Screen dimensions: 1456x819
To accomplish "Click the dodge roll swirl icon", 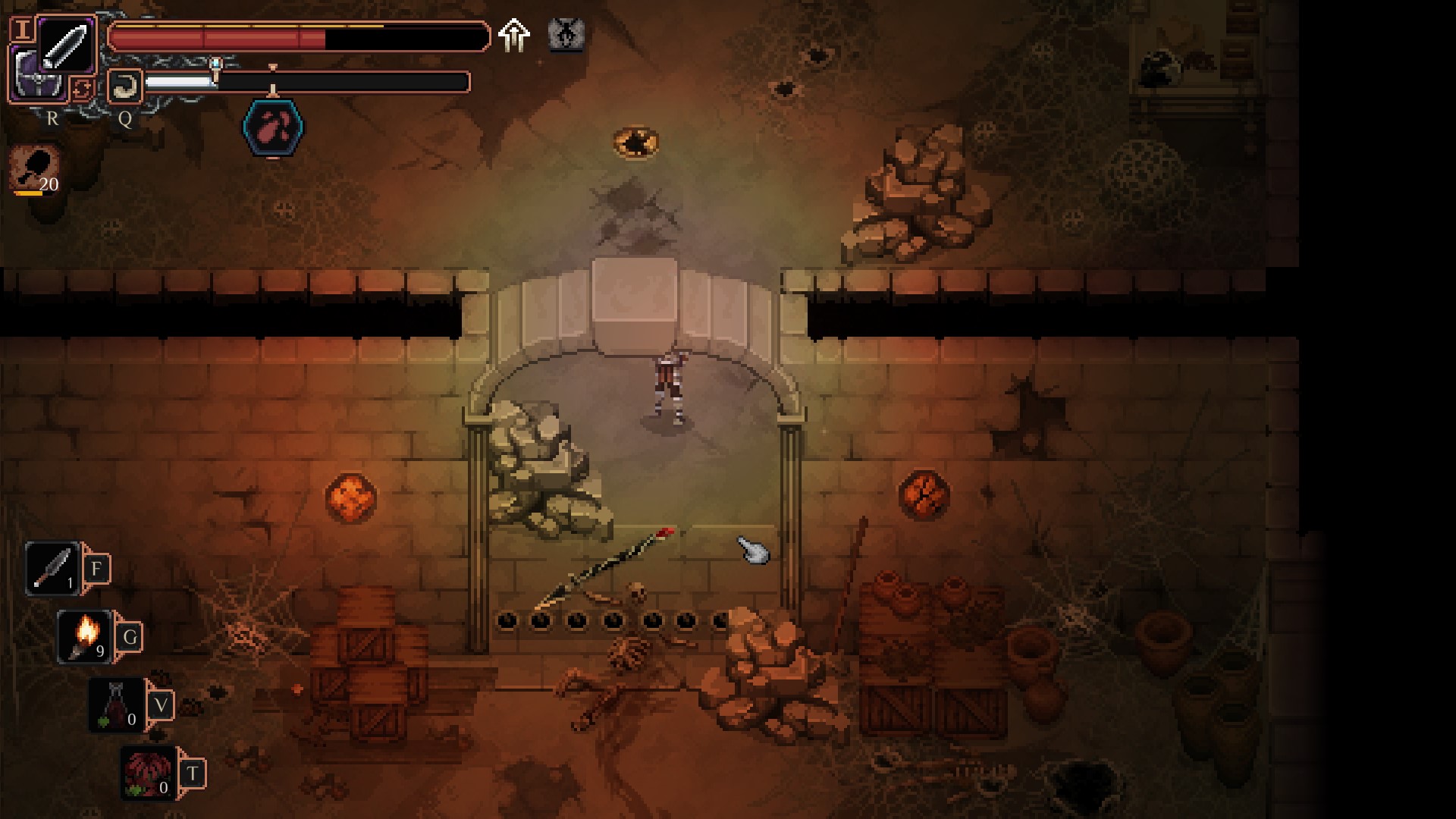I will pos(124,86).
